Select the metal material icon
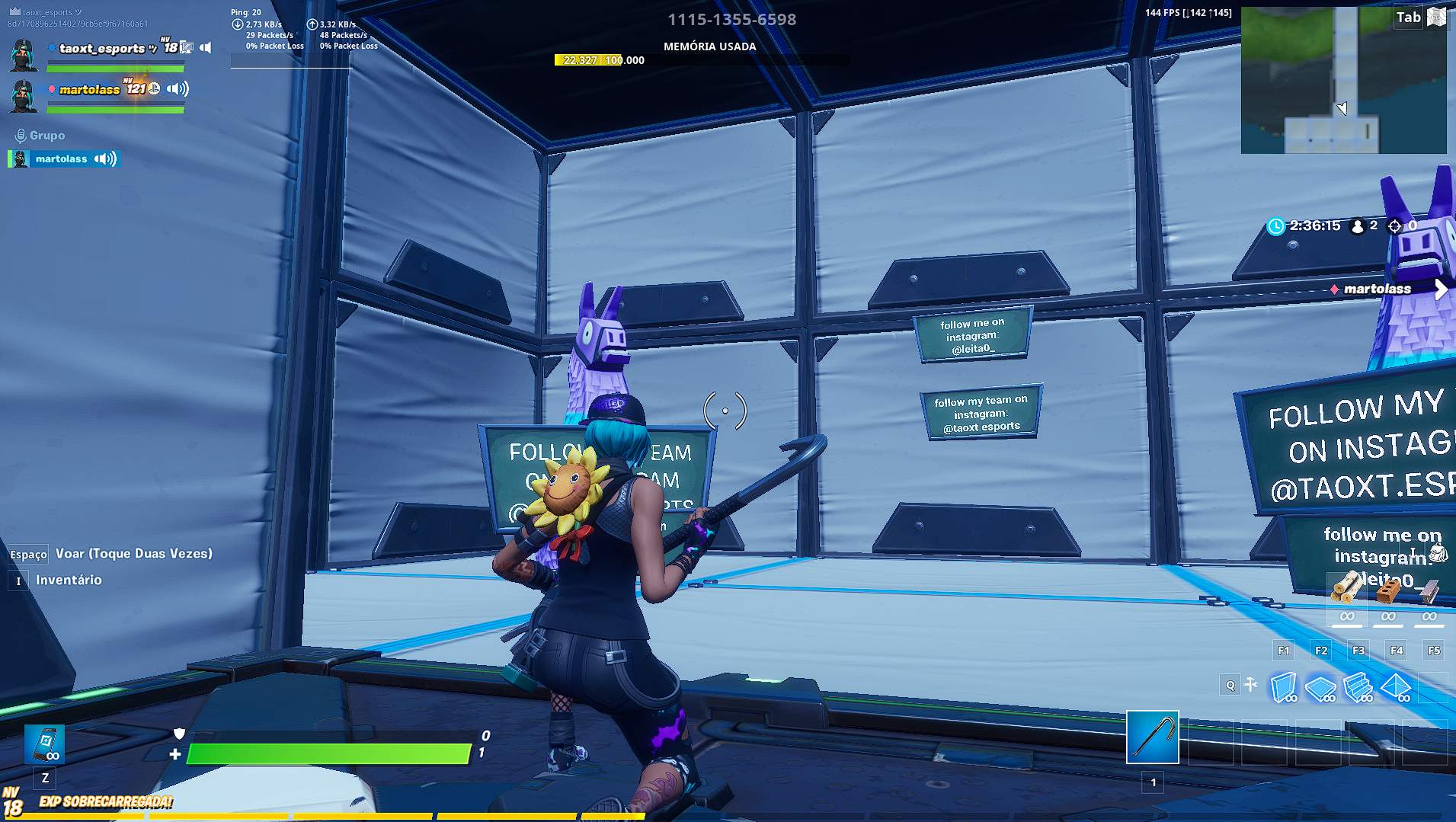Screen dimensions: 1456x822 (1430, 593)
